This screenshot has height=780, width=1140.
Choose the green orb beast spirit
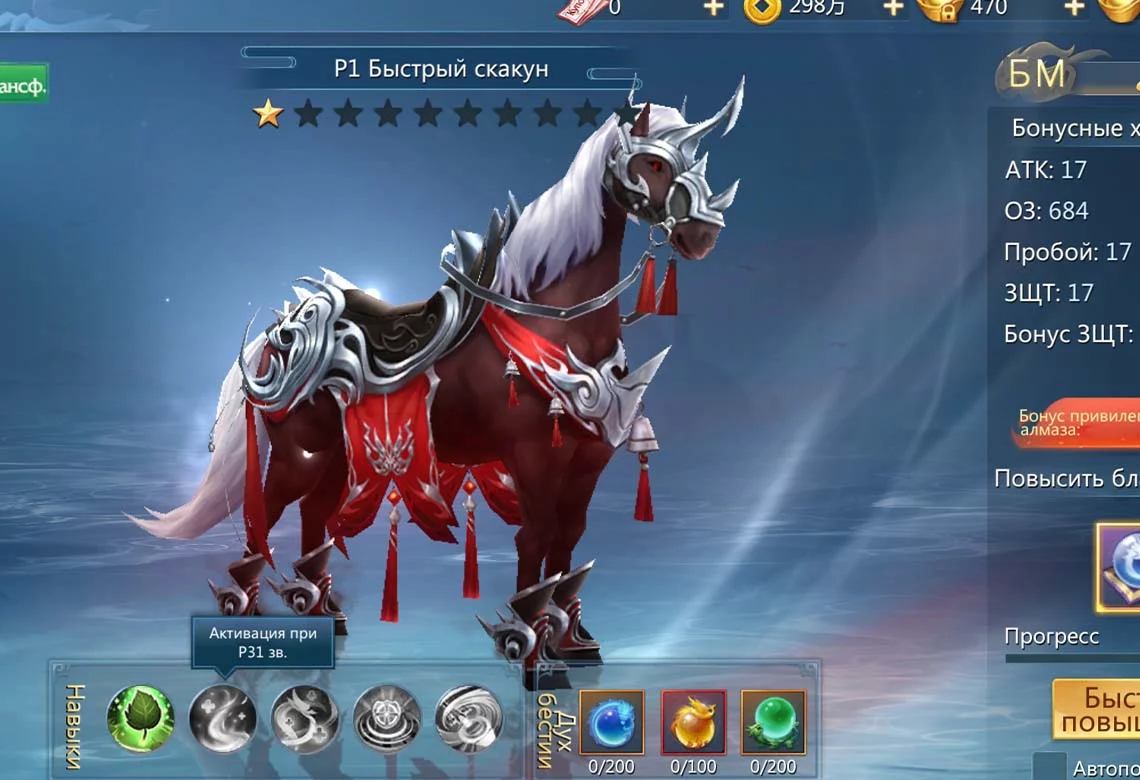[773, 721]
